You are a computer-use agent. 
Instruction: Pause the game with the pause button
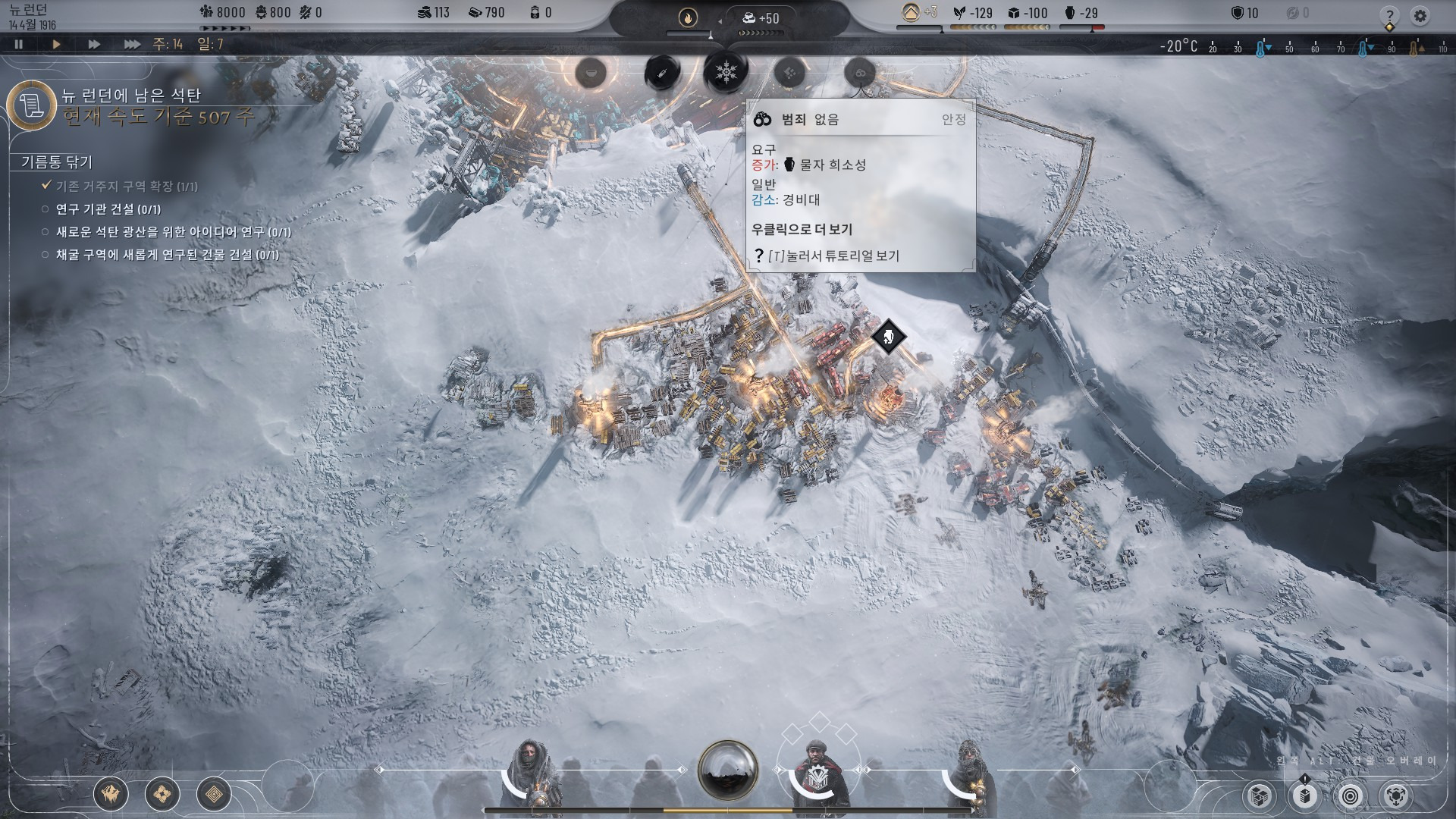tap(19, 44)
